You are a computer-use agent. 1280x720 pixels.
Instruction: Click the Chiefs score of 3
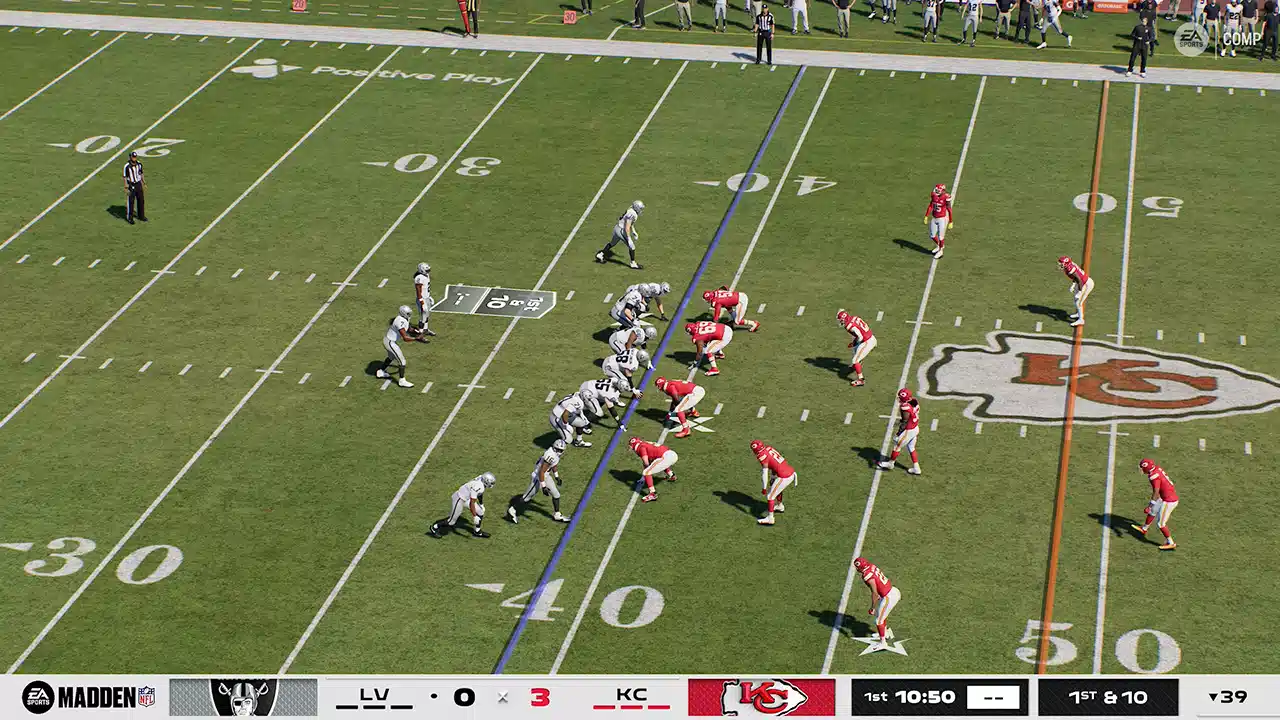540,697
